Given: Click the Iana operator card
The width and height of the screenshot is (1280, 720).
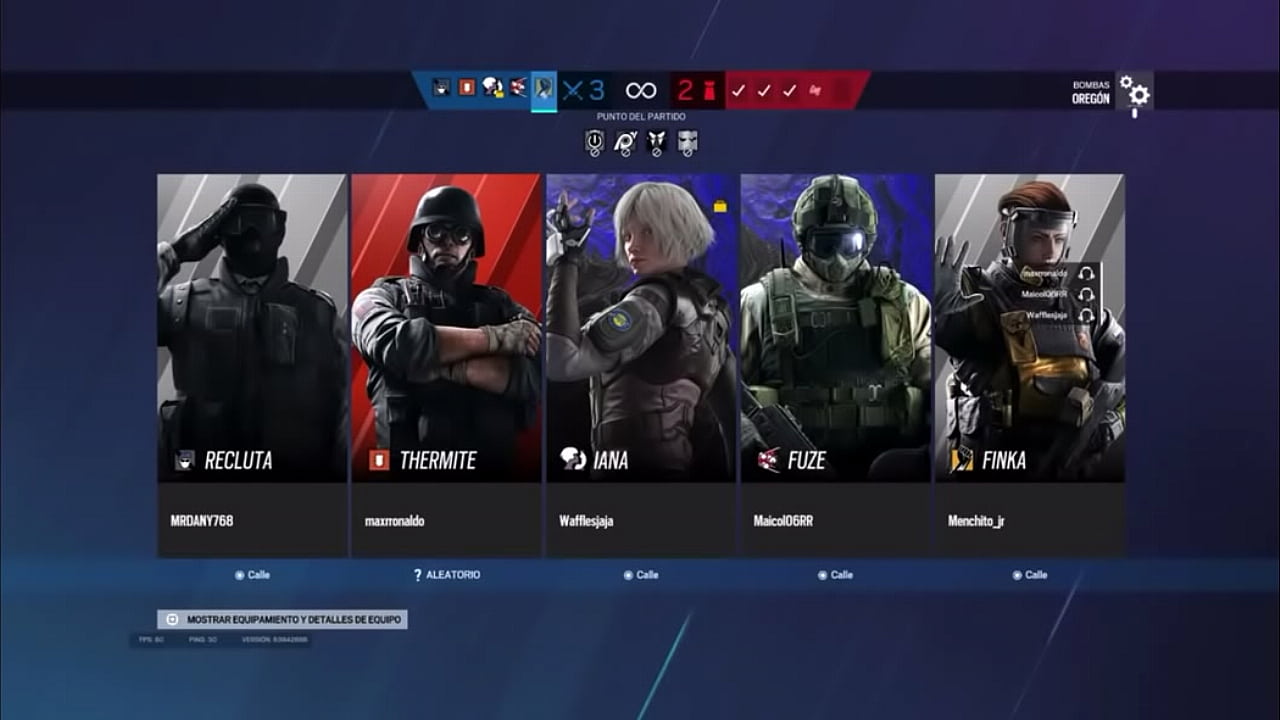Looking at the screenshot, I should click(641, 328).
